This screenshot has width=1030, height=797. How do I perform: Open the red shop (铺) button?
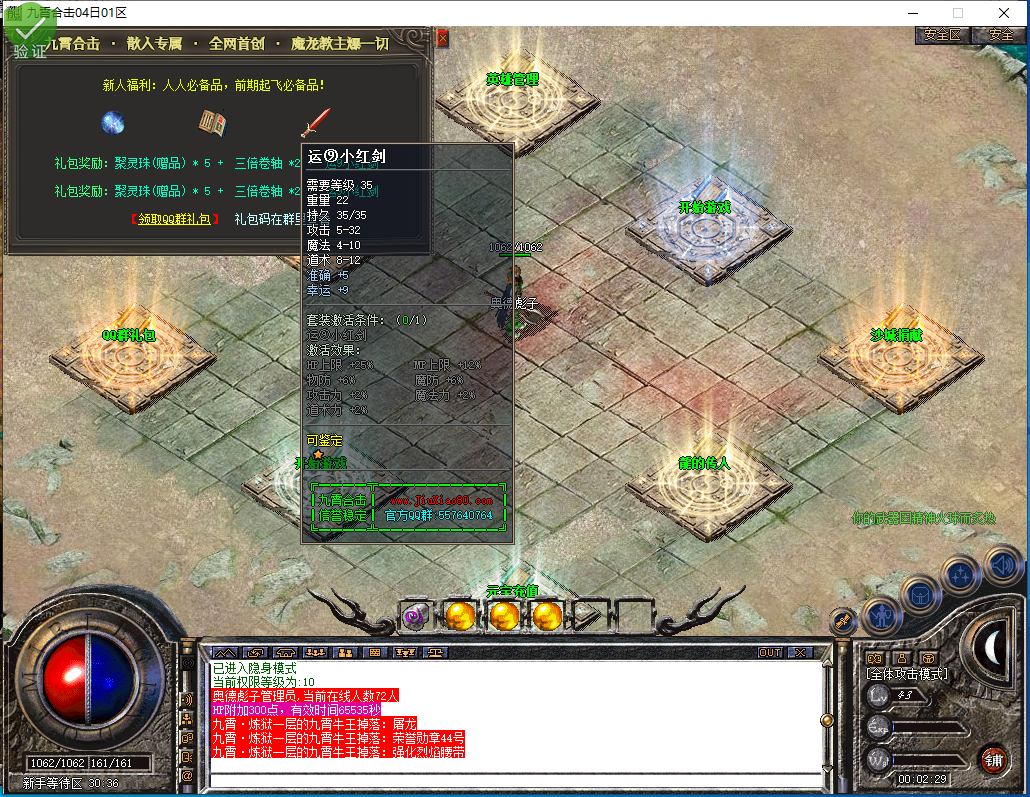click(993, 757)
